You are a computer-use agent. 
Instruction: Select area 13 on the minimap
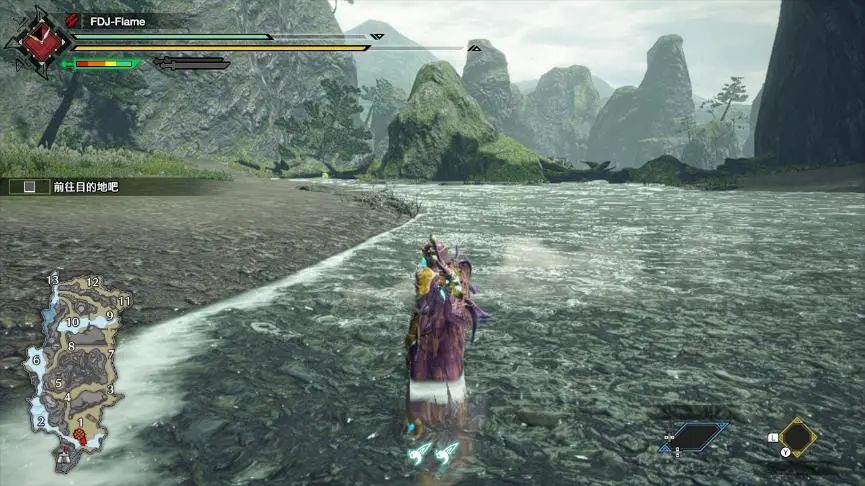(x=53, y=280)
